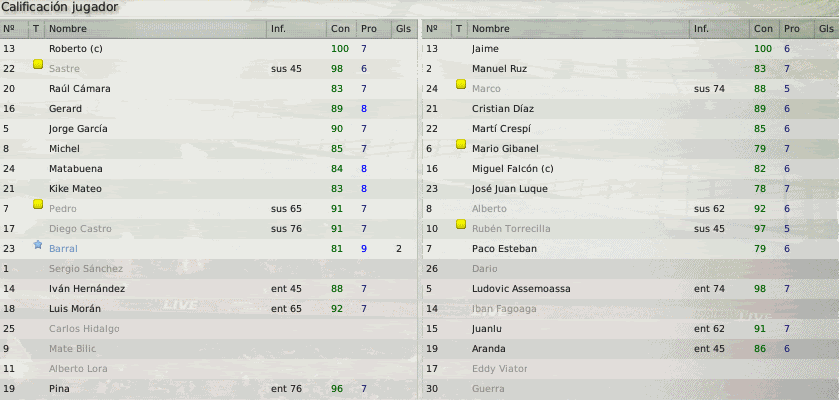Open Raúl Cámara's player row
Viewport: 839px width, 400px height.
79,89
